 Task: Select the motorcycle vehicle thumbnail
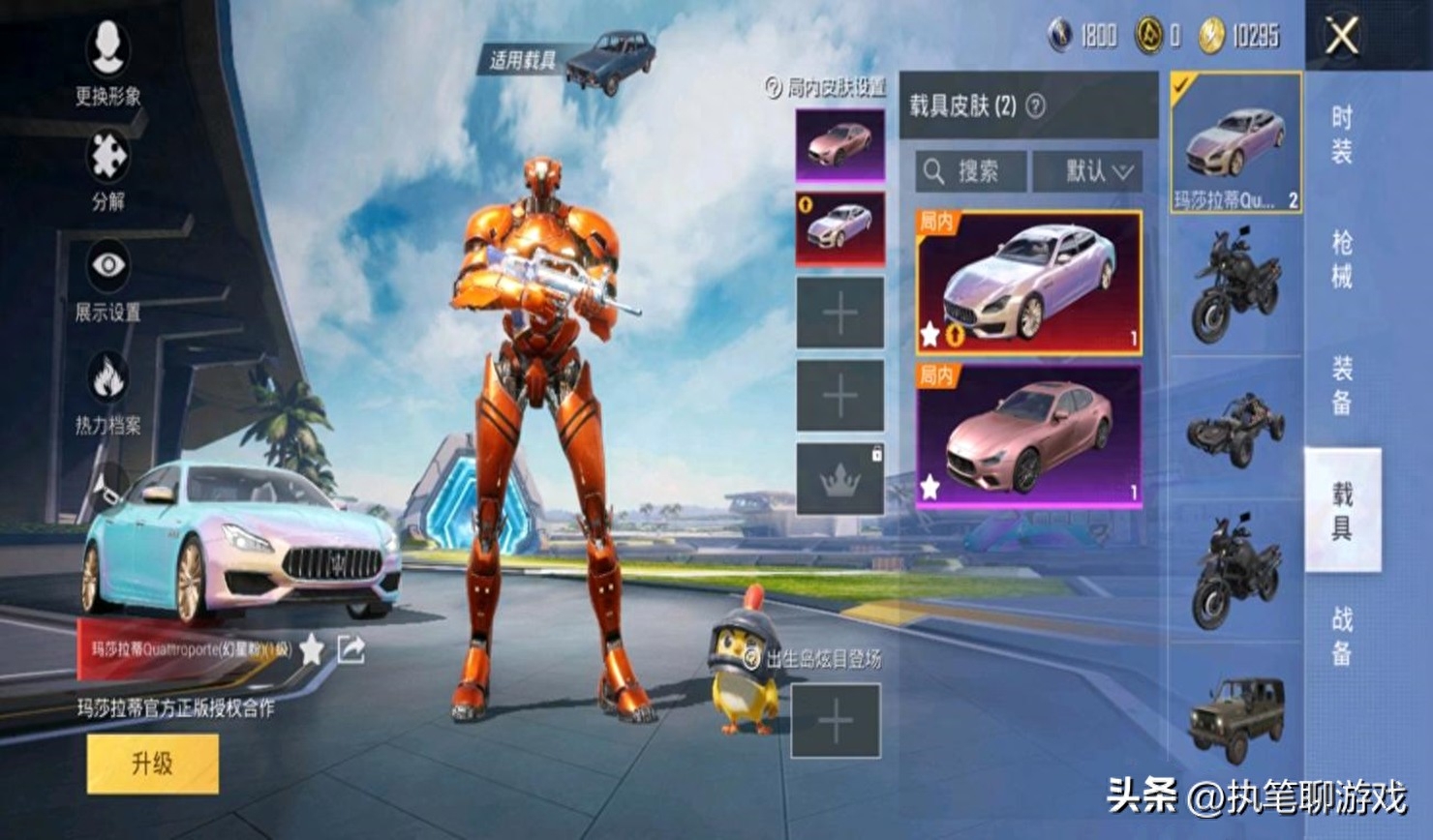pos(1237,281)
